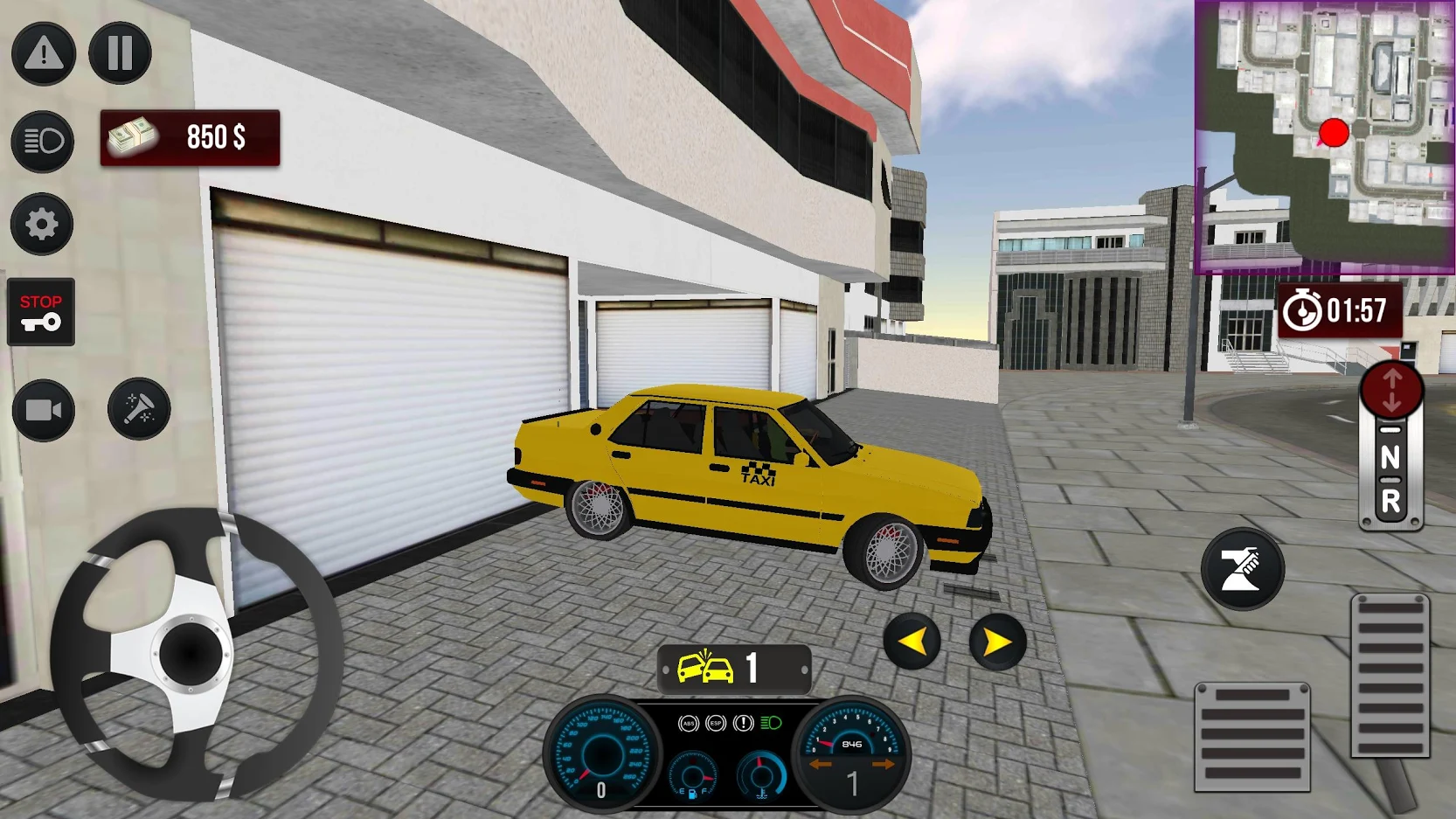Image resolution: width=1456 pixels, height=819 pixels.
Task: Open the 850 $ cash panel
Action: [190, 137]
